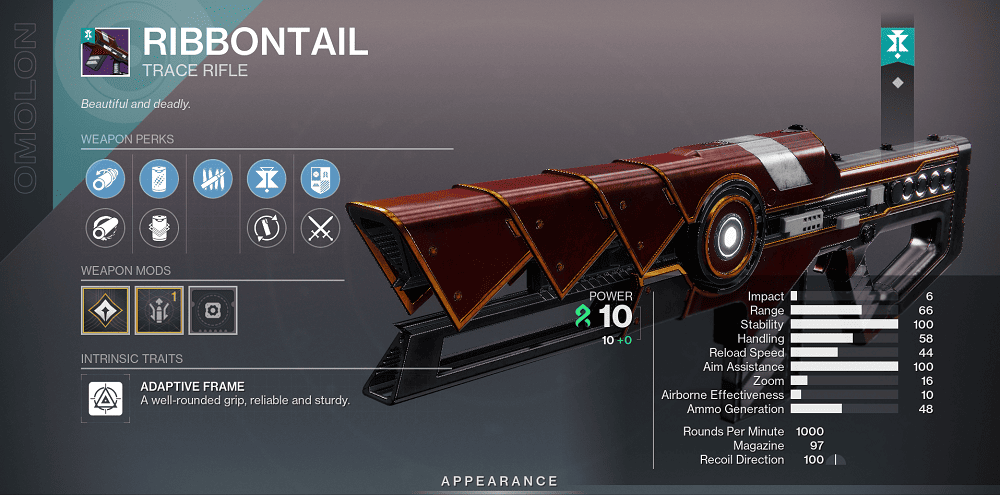Screen dimensions: 1000x495
Task: Choose the reload perk with circular arrows
Action: click(266, 230)
